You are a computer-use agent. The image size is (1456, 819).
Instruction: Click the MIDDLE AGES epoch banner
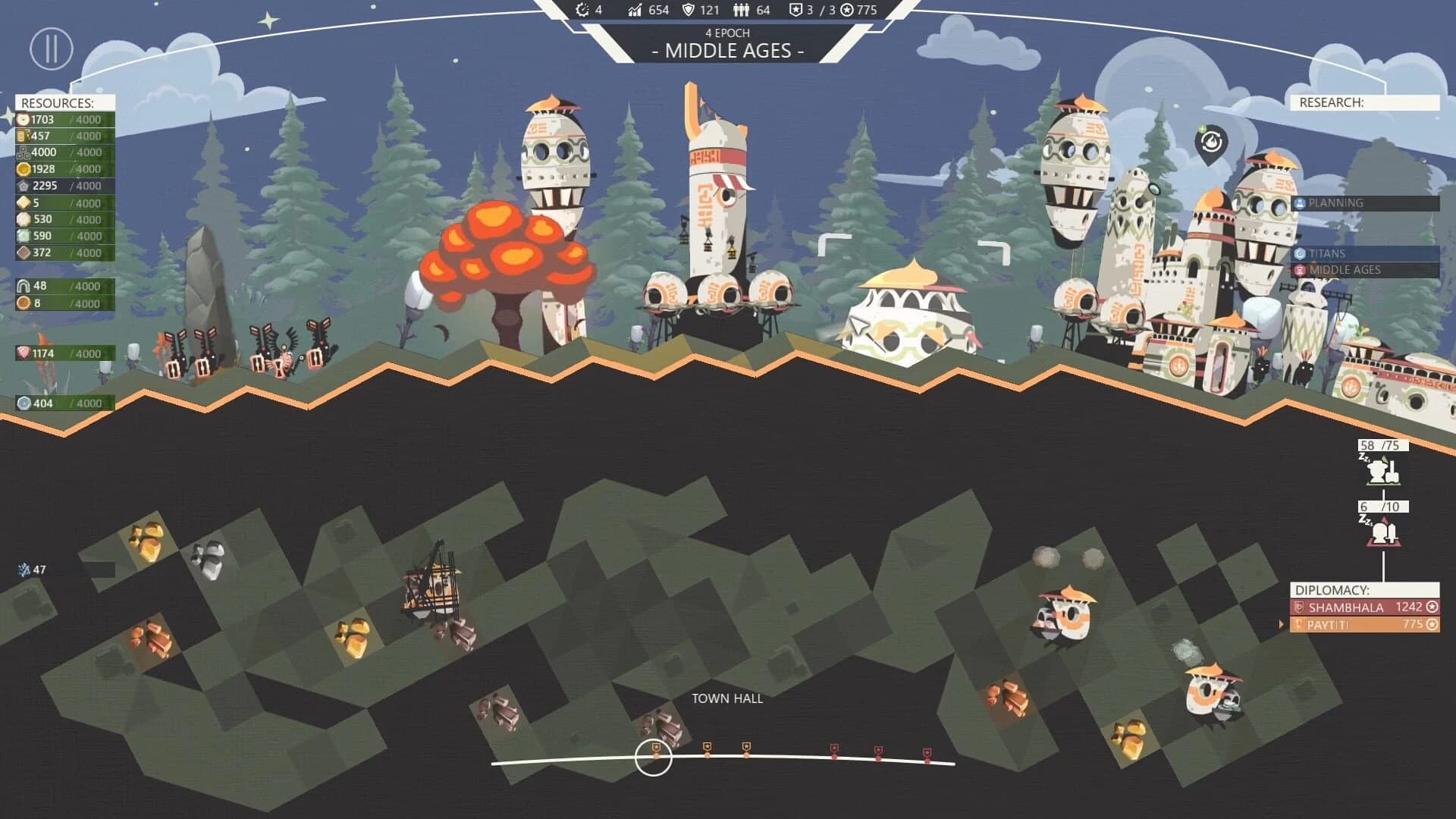tap(727, 51)
